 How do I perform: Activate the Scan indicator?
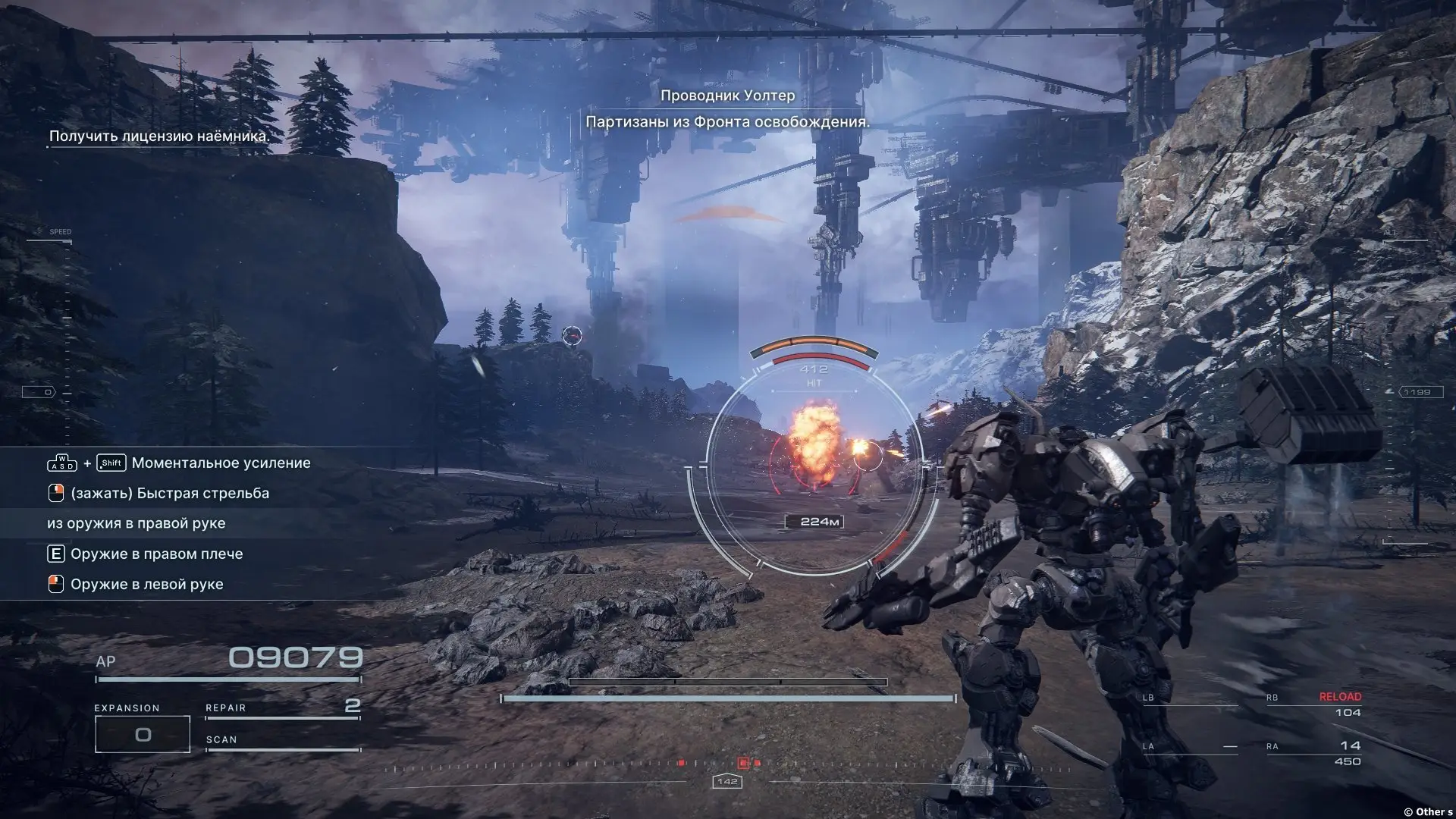pos(282,741)
